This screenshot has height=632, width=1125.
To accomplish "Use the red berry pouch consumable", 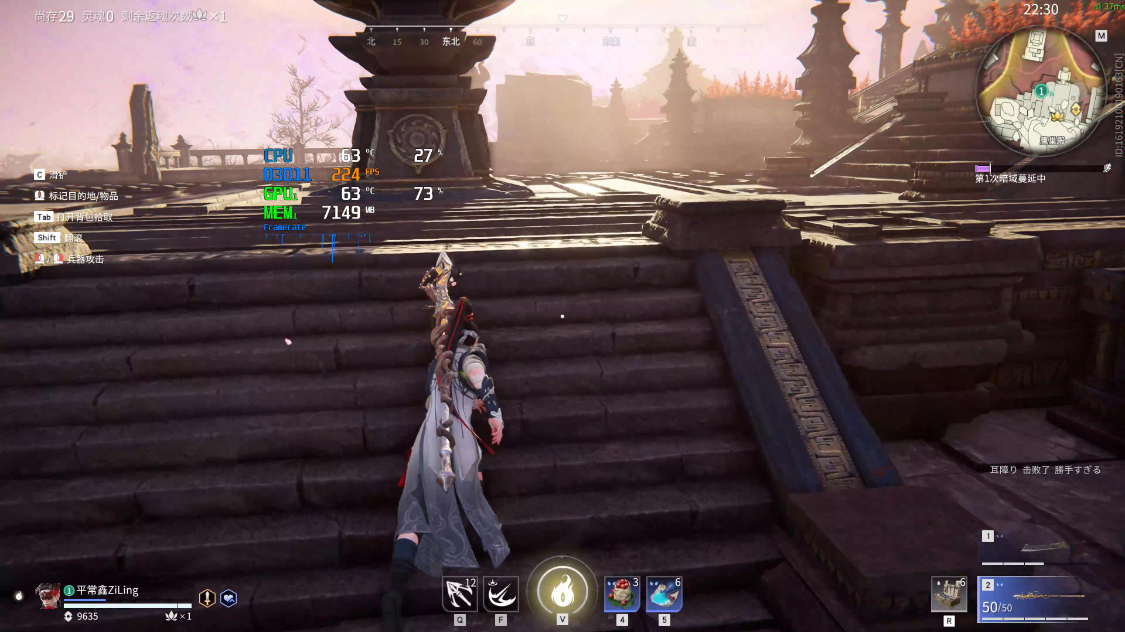I will pos(622,595).
